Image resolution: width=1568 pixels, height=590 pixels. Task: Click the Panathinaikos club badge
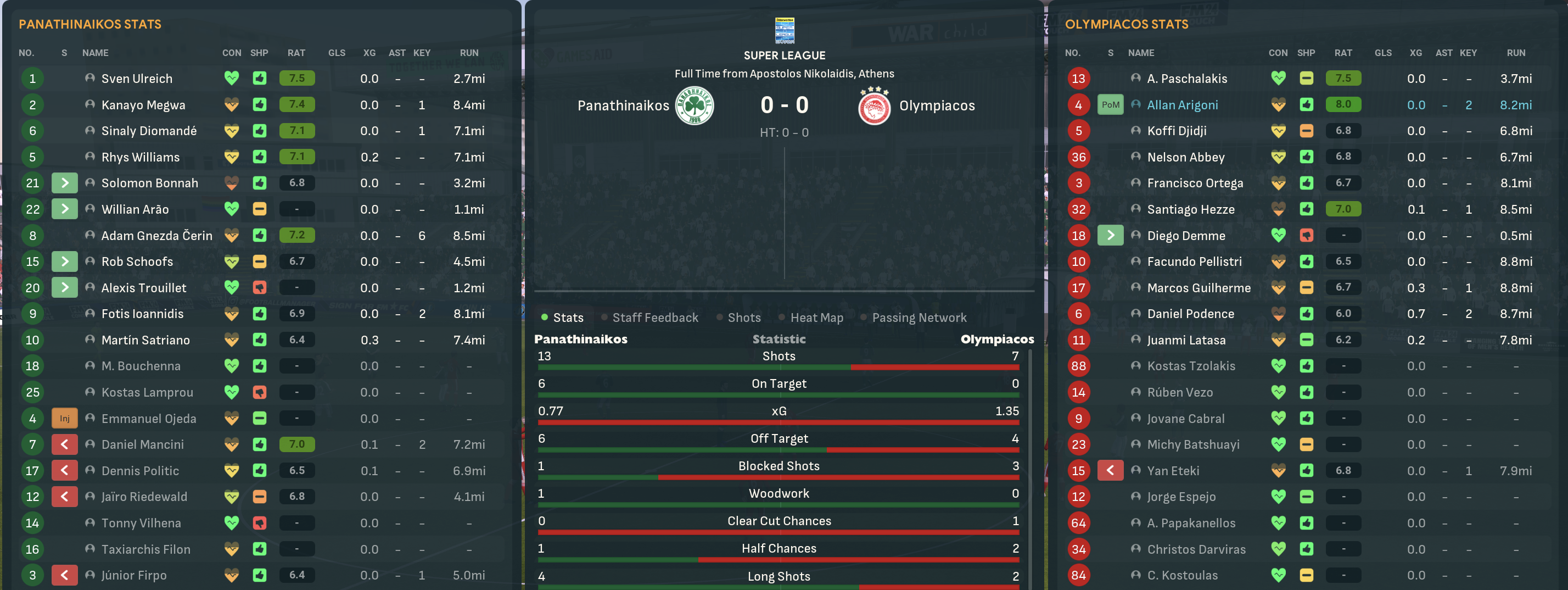(695, 105)
